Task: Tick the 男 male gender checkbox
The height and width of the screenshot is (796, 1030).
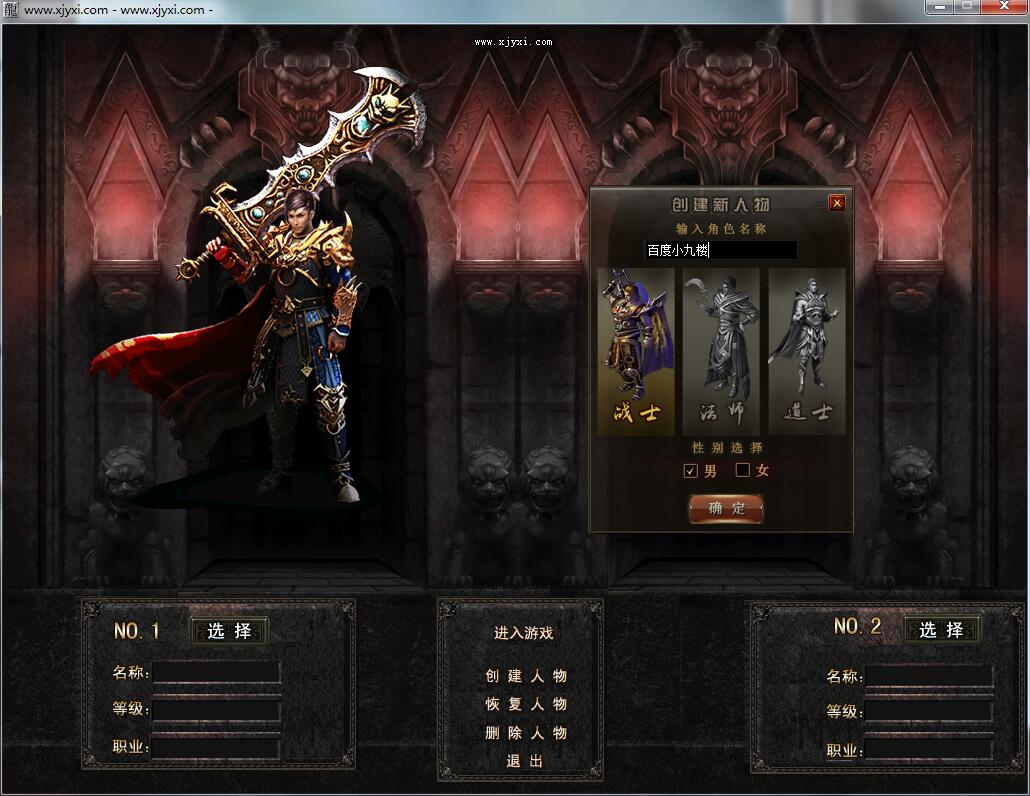Action: [x=690, y=470]
